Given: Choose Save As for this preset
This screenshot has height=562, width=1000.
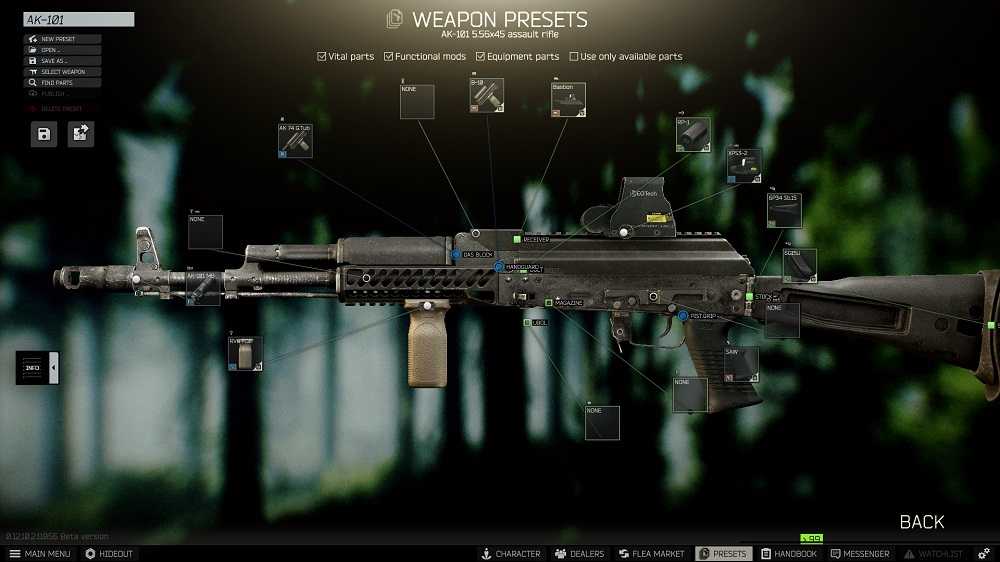Looking at the screenshot, I should (62, 61).
